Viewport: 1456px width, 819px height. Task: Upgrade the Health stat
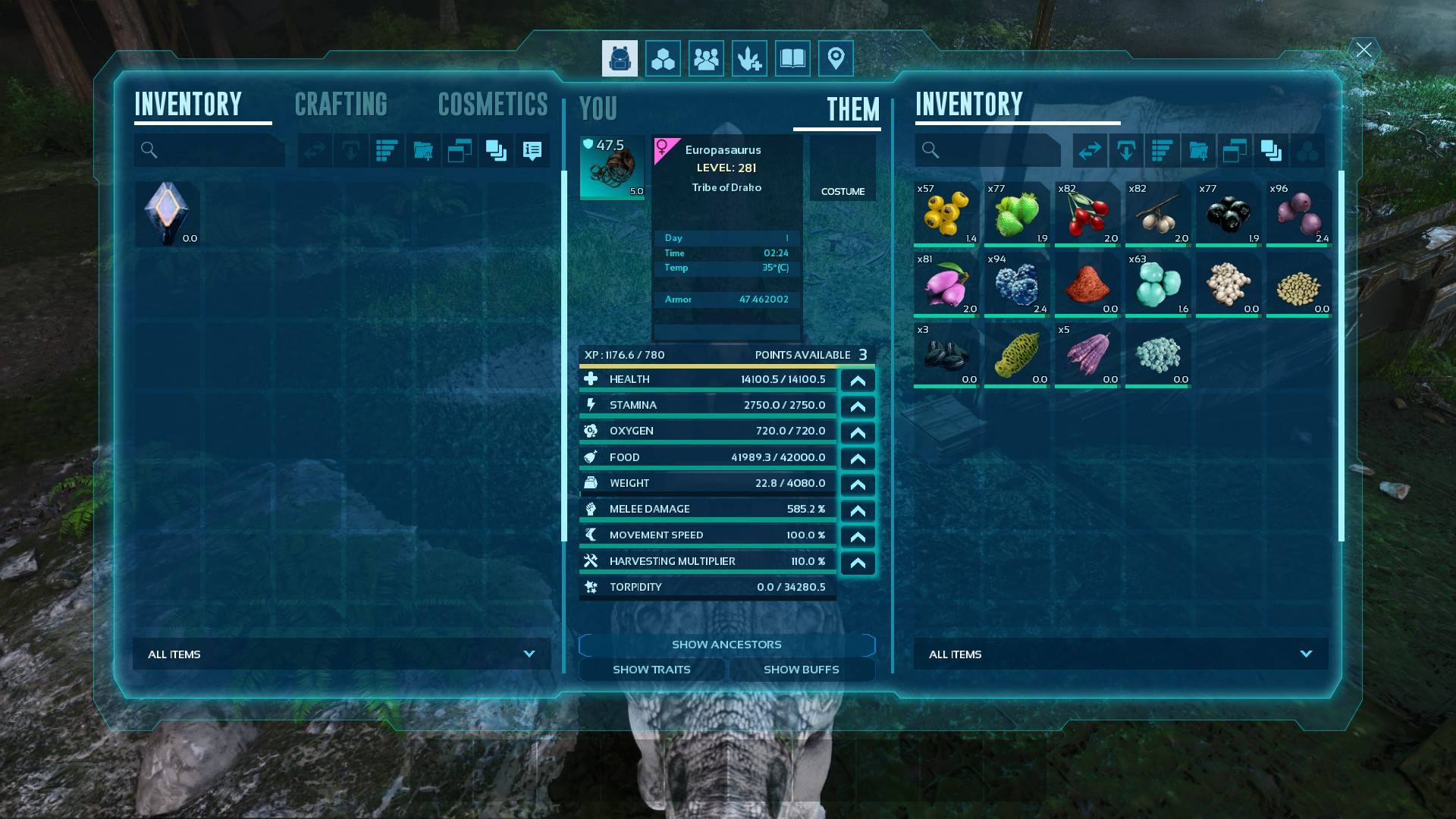click(858, 381)
